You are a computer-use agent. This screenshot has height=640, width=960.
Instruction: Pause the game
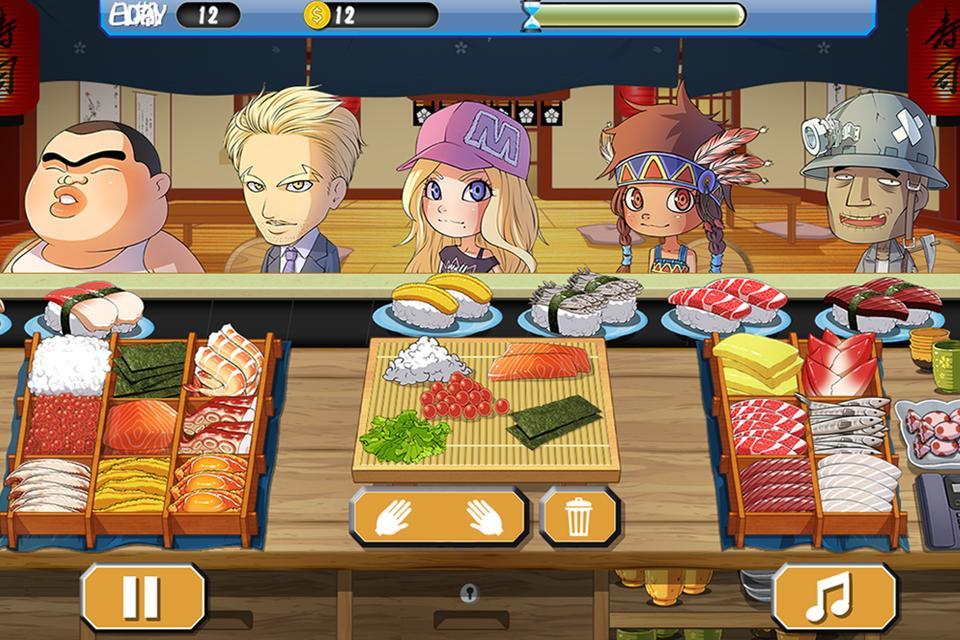[142, 597]
